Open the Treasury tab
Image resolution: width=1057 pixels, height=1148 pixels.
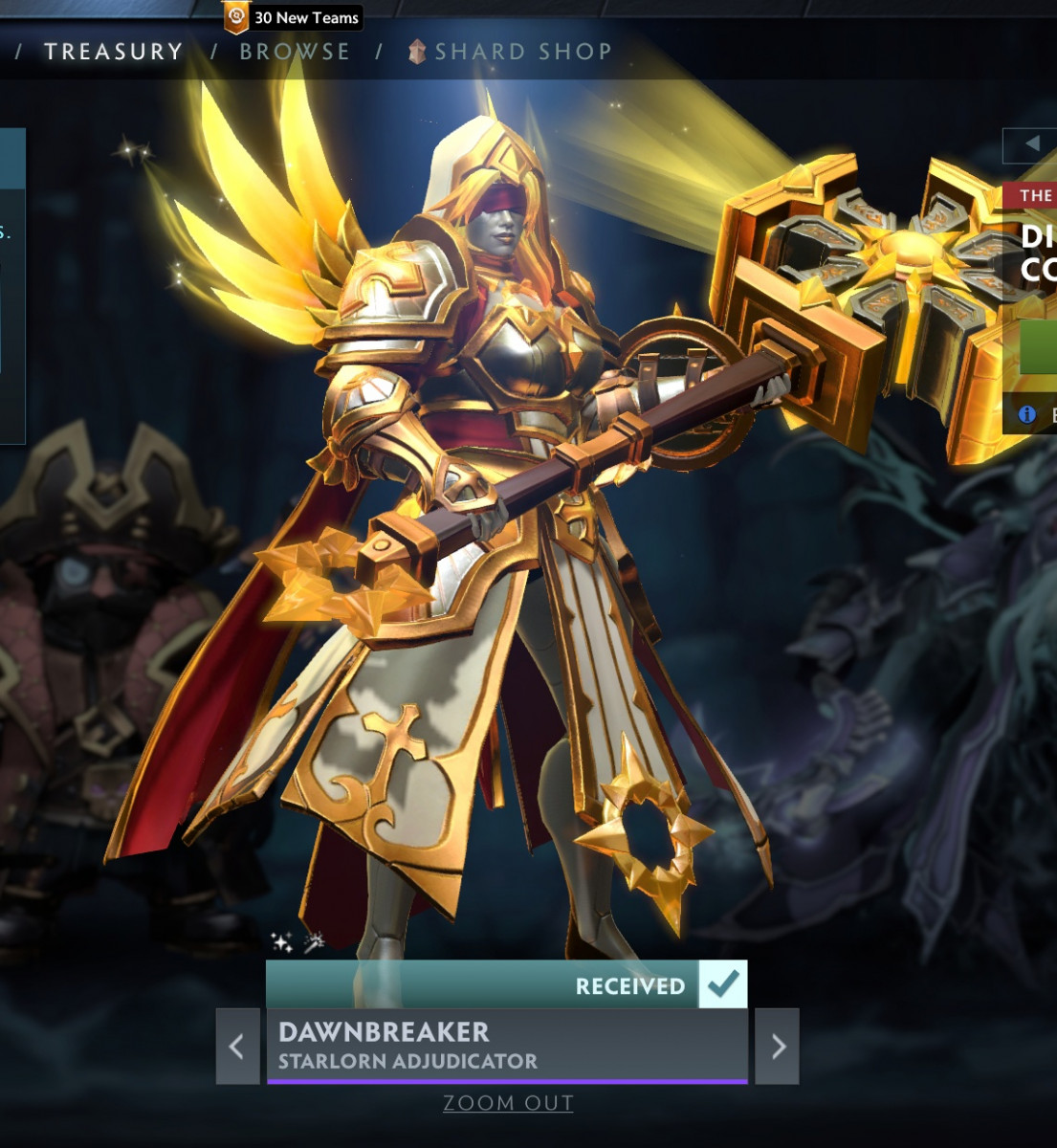point(113,52)
